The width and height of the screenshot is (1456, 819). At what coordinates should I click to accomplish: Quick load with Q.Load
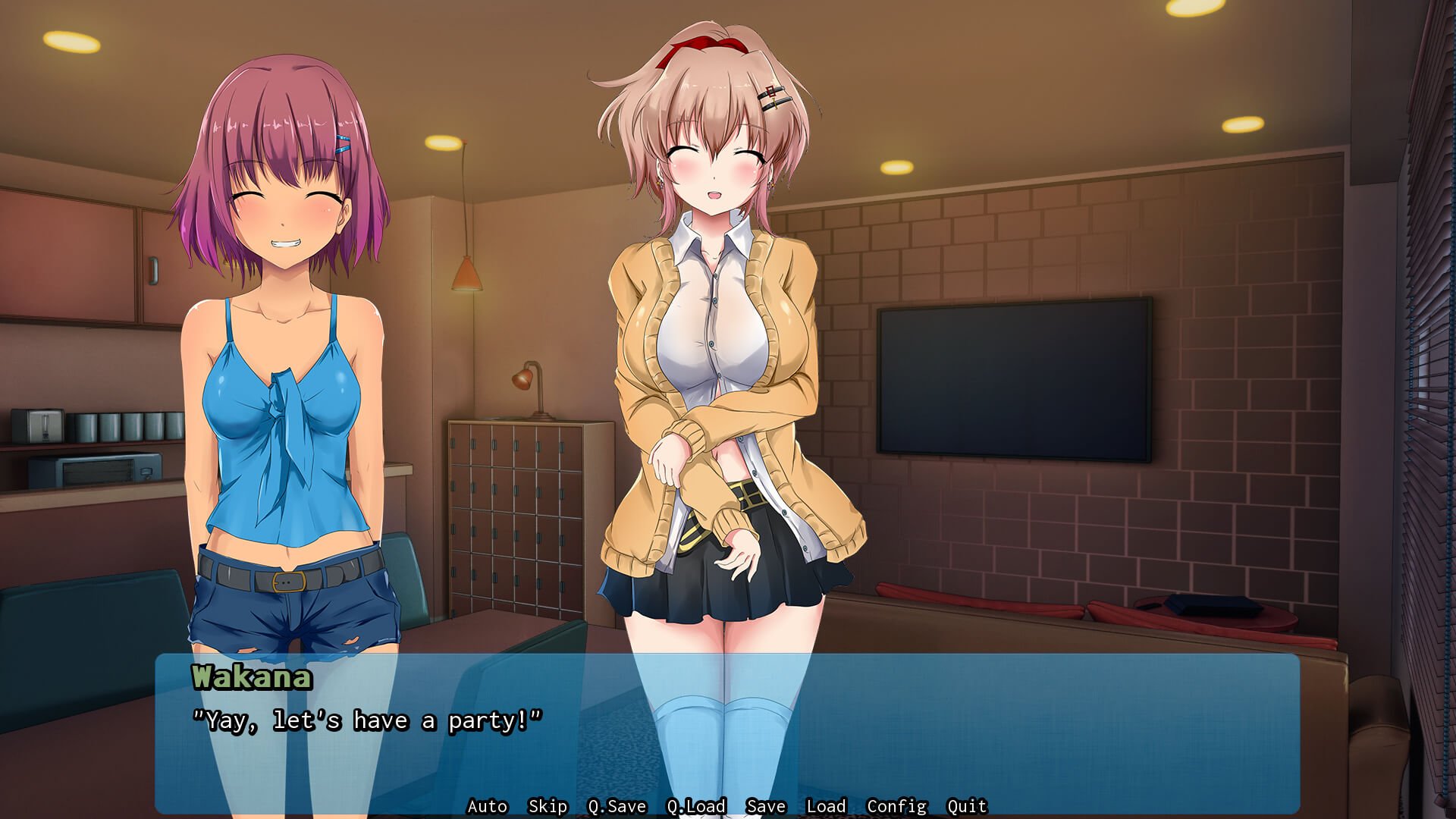pyautogui.click(x=696, y=806)
